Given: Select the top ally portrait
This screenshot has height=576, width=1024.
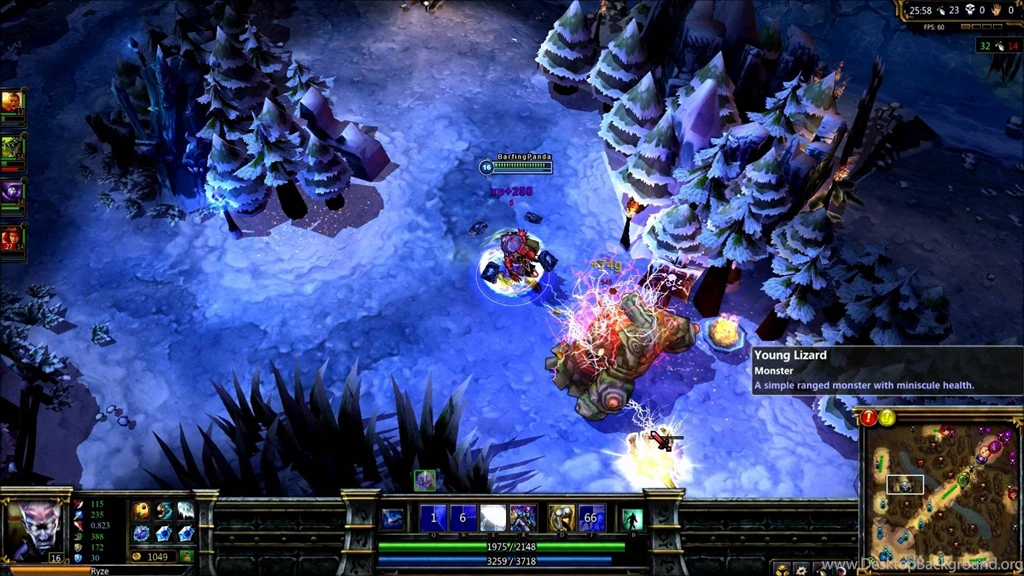Looking at the screenshot, I should click(x=13, y=102).
